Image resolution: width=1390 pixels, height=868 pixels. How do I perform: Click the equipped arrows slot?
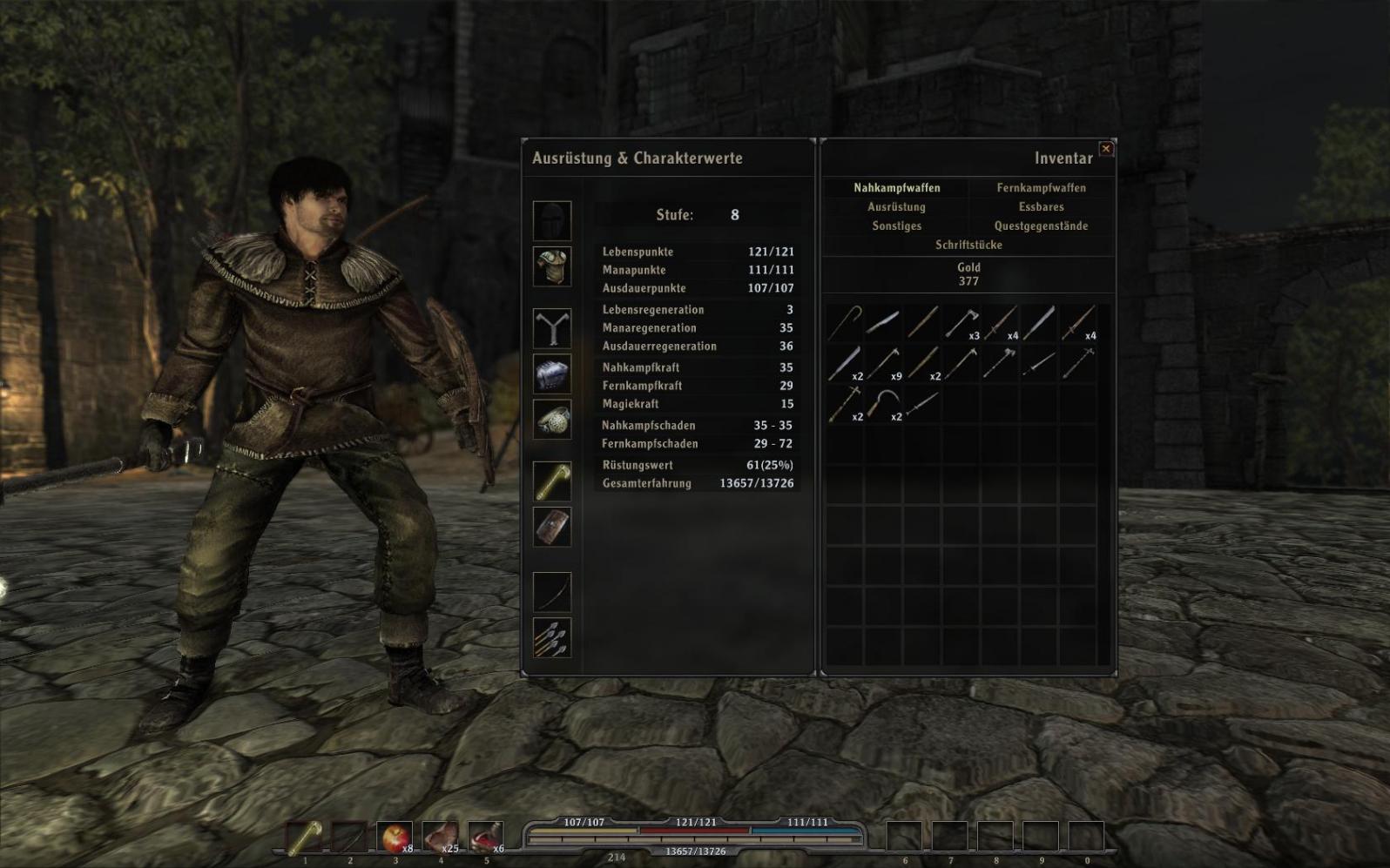pyautogui.click(x=552, y=637)
